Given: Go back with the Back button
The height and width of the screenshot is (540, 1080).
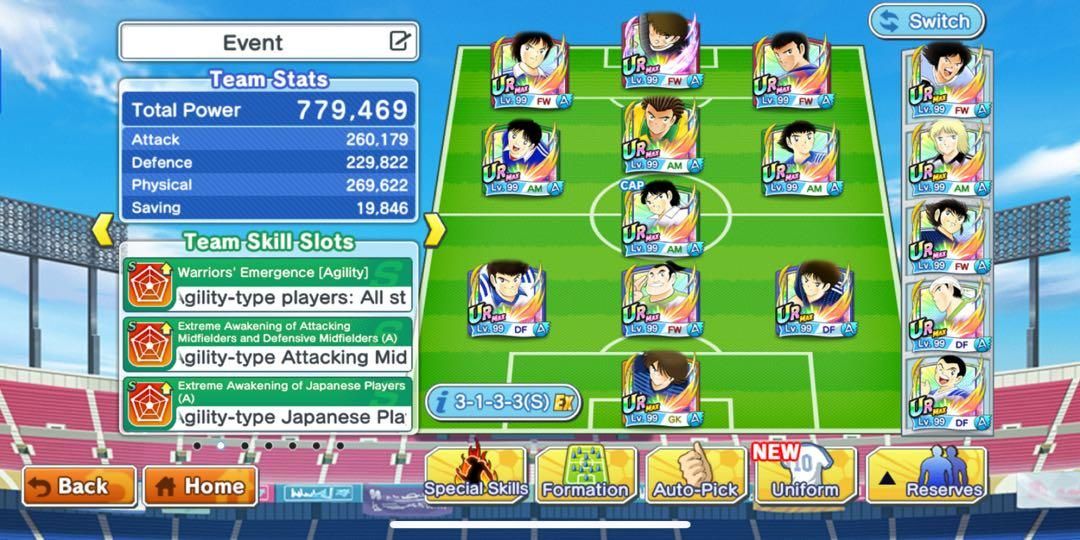Looking at the screenshot, I should click(78, 487).
